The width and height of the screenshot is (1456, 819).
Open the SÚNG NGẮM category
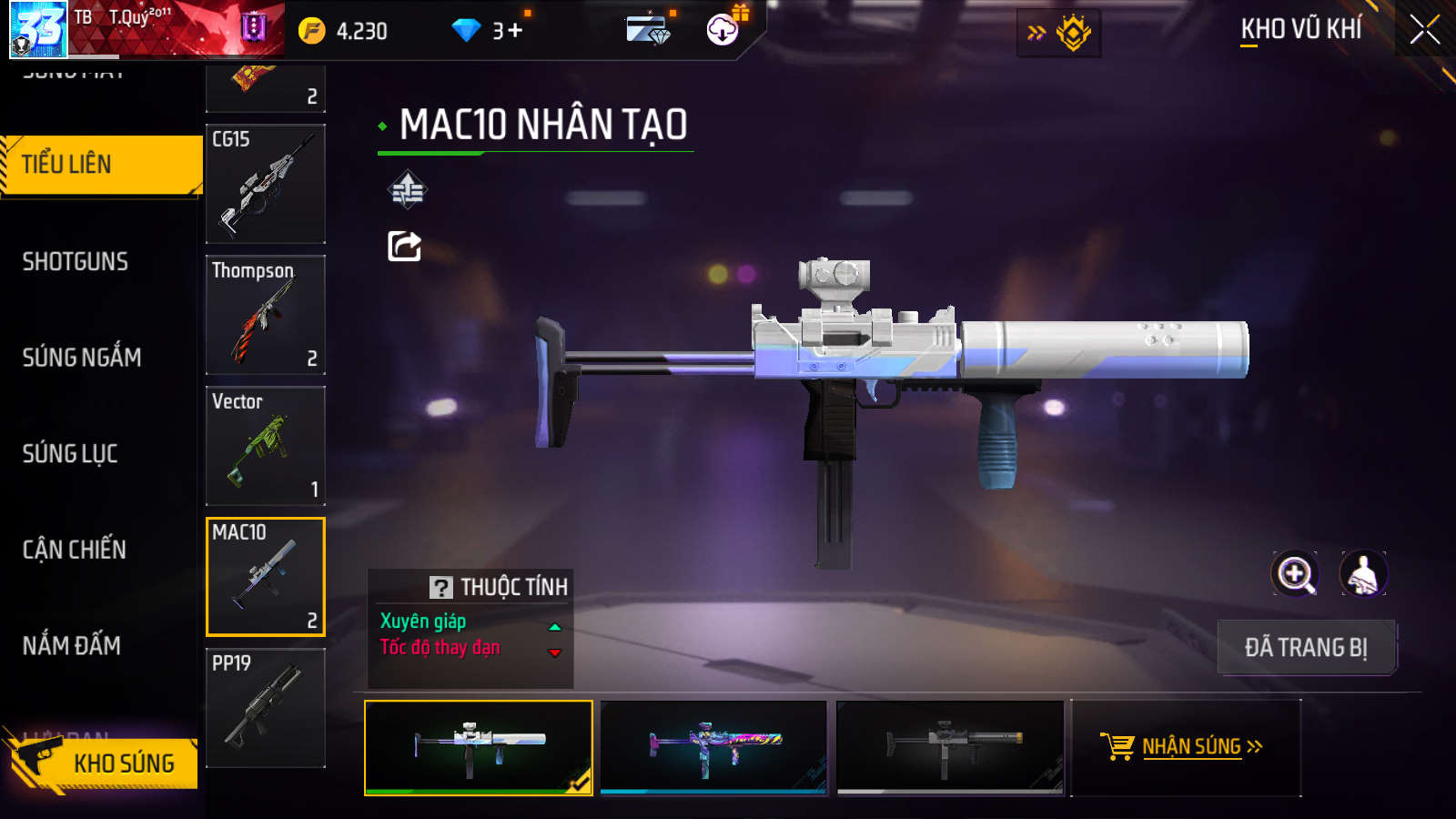(x=82, y=358)
